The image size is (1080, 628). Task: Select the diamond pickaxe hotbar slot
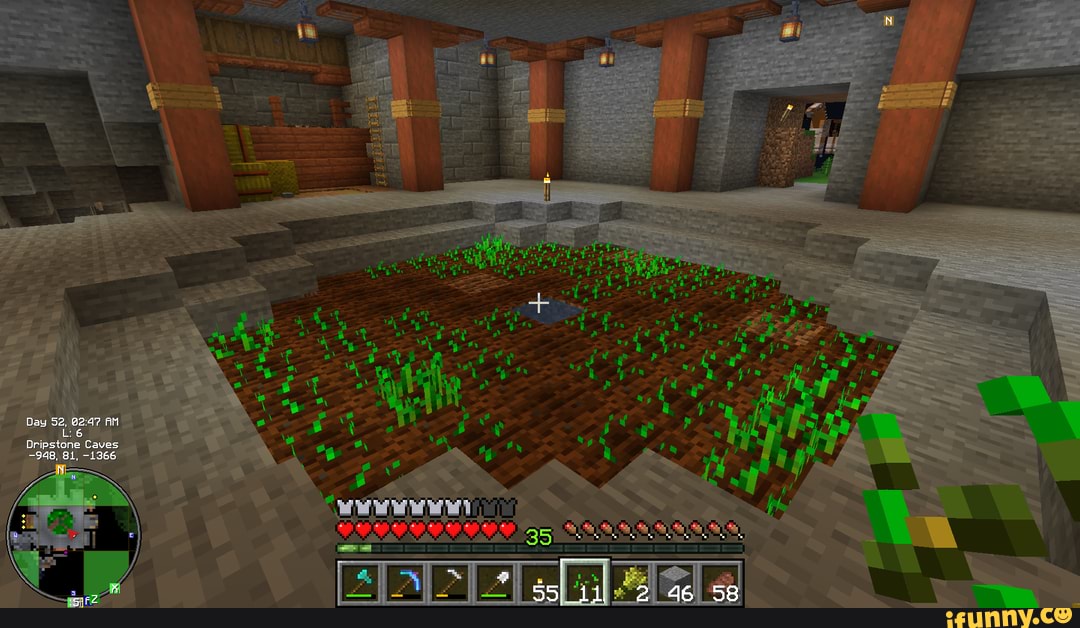click(403, 583)
